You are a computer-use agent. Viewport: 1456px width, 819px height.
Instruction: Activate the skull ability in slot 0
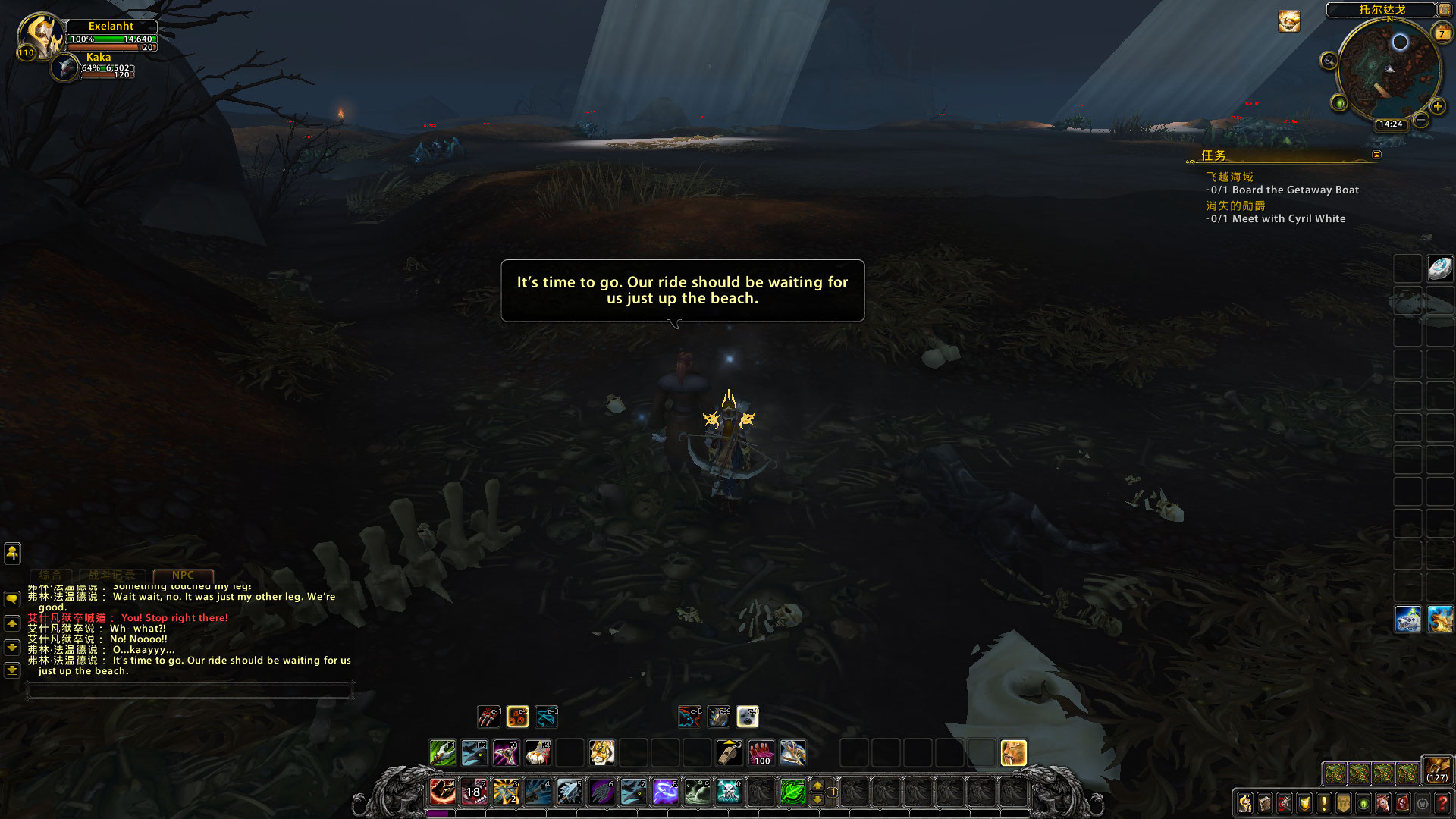tap(729, 792)
